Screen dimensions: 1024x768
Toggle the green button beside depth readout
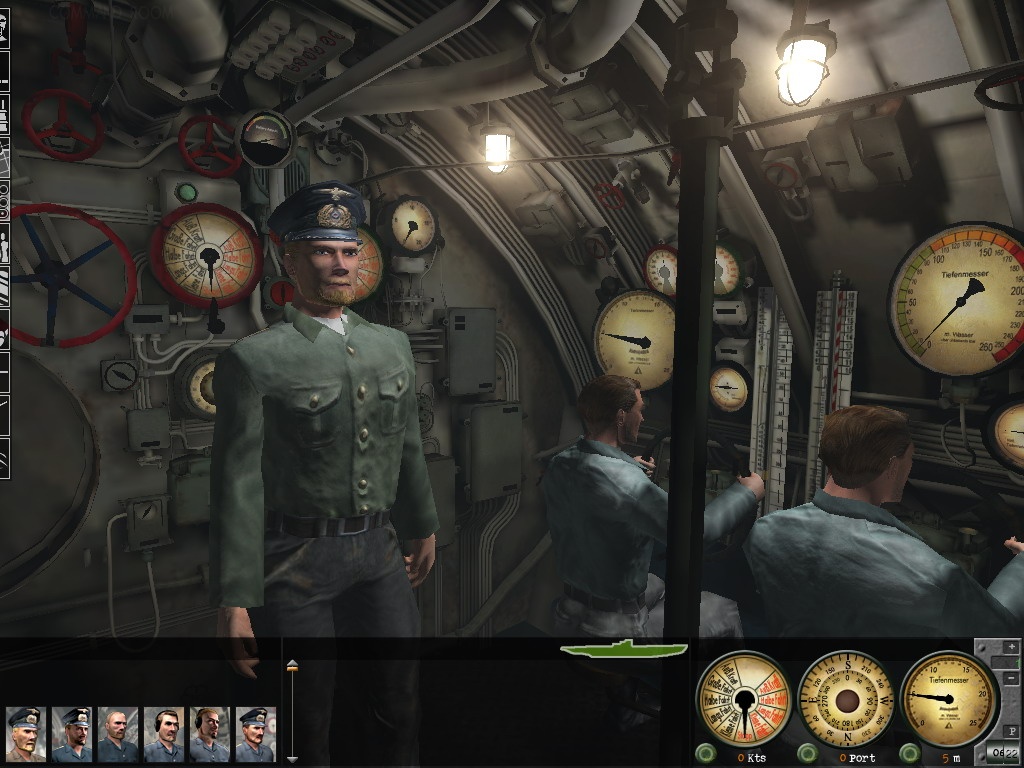tap(910, 753)
